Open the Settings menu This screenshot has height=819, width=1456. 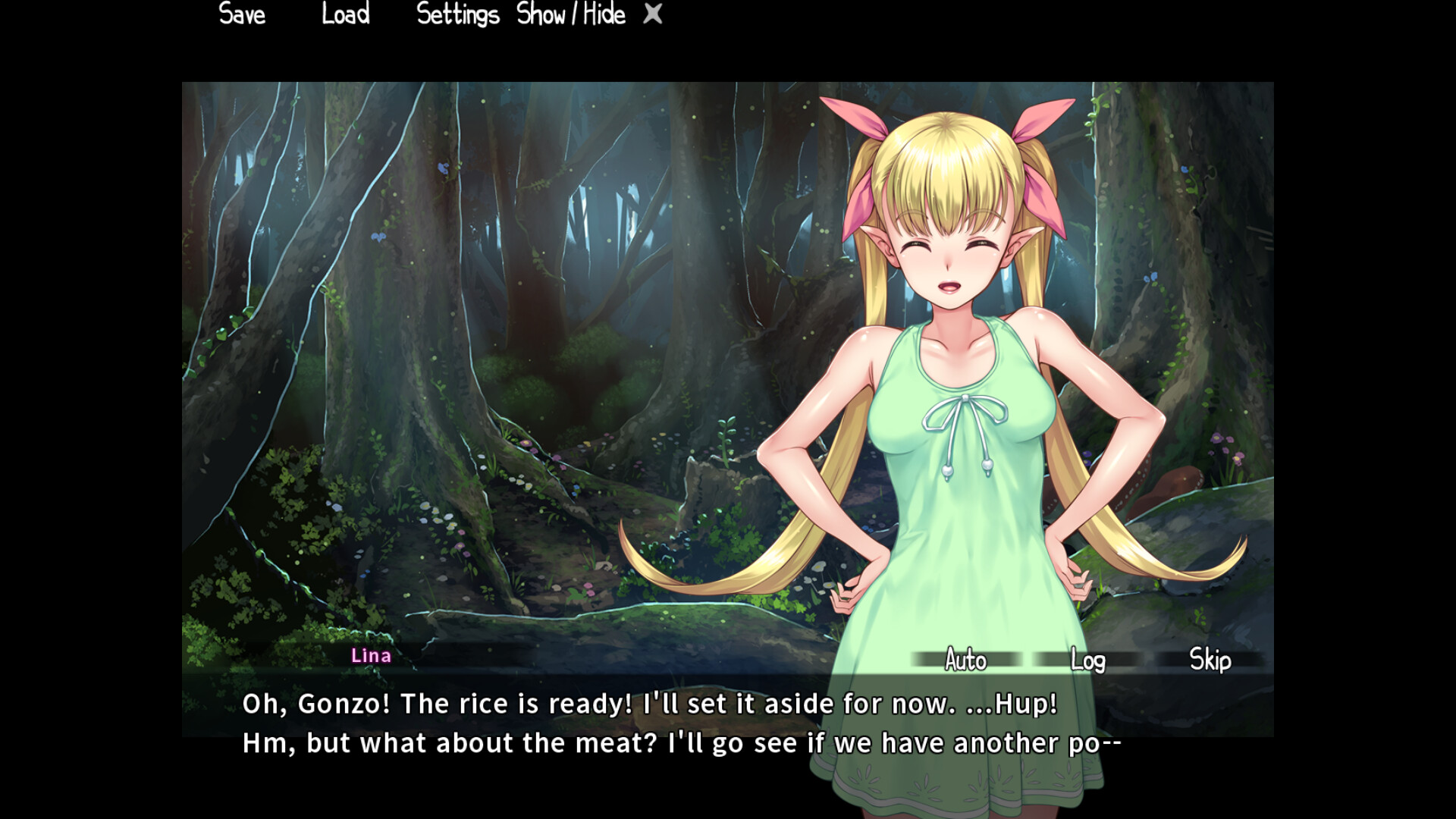tap(458, 14)
